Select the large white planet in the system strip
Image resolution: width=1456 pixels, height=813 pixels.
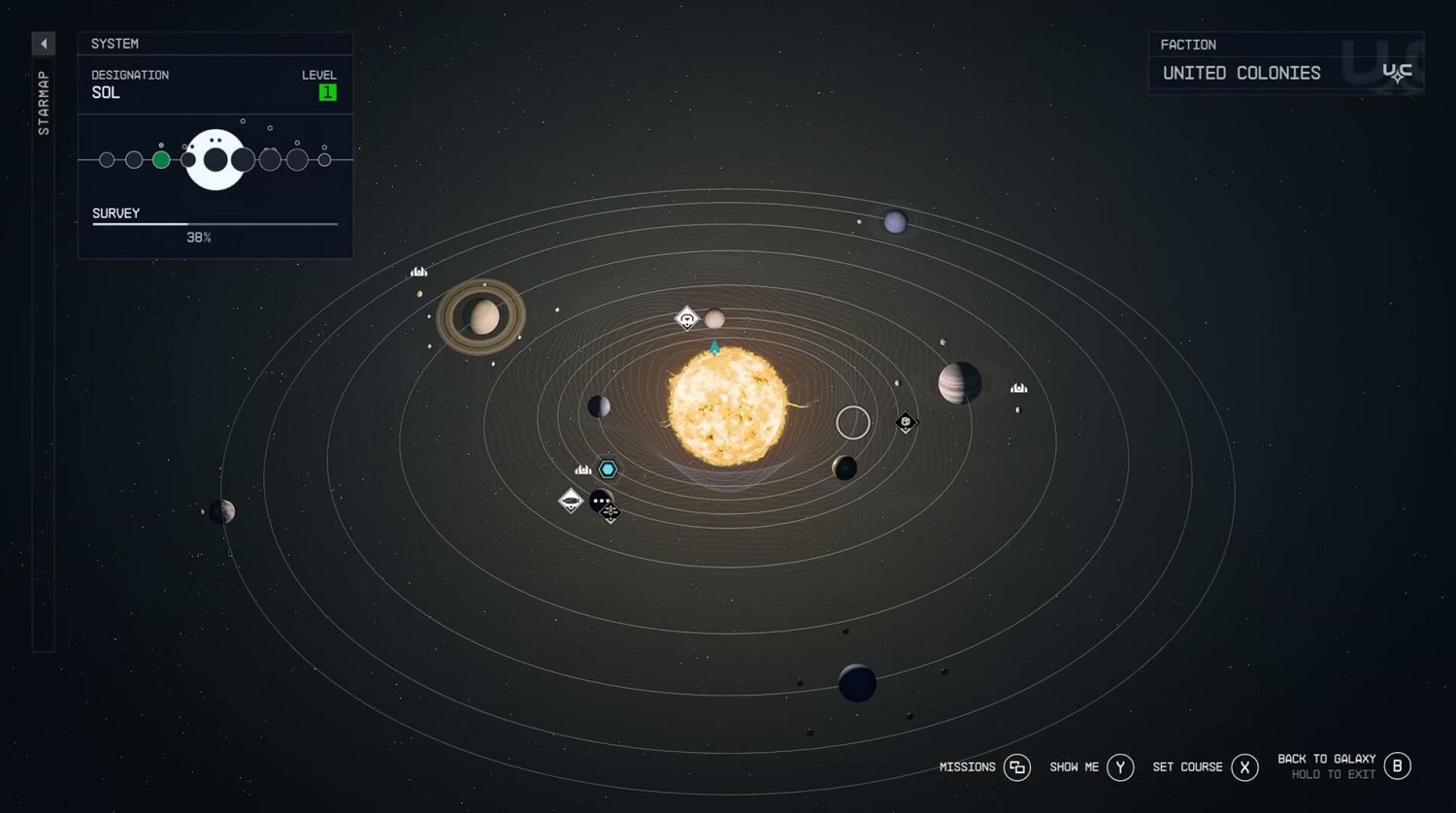click(215, 158)
